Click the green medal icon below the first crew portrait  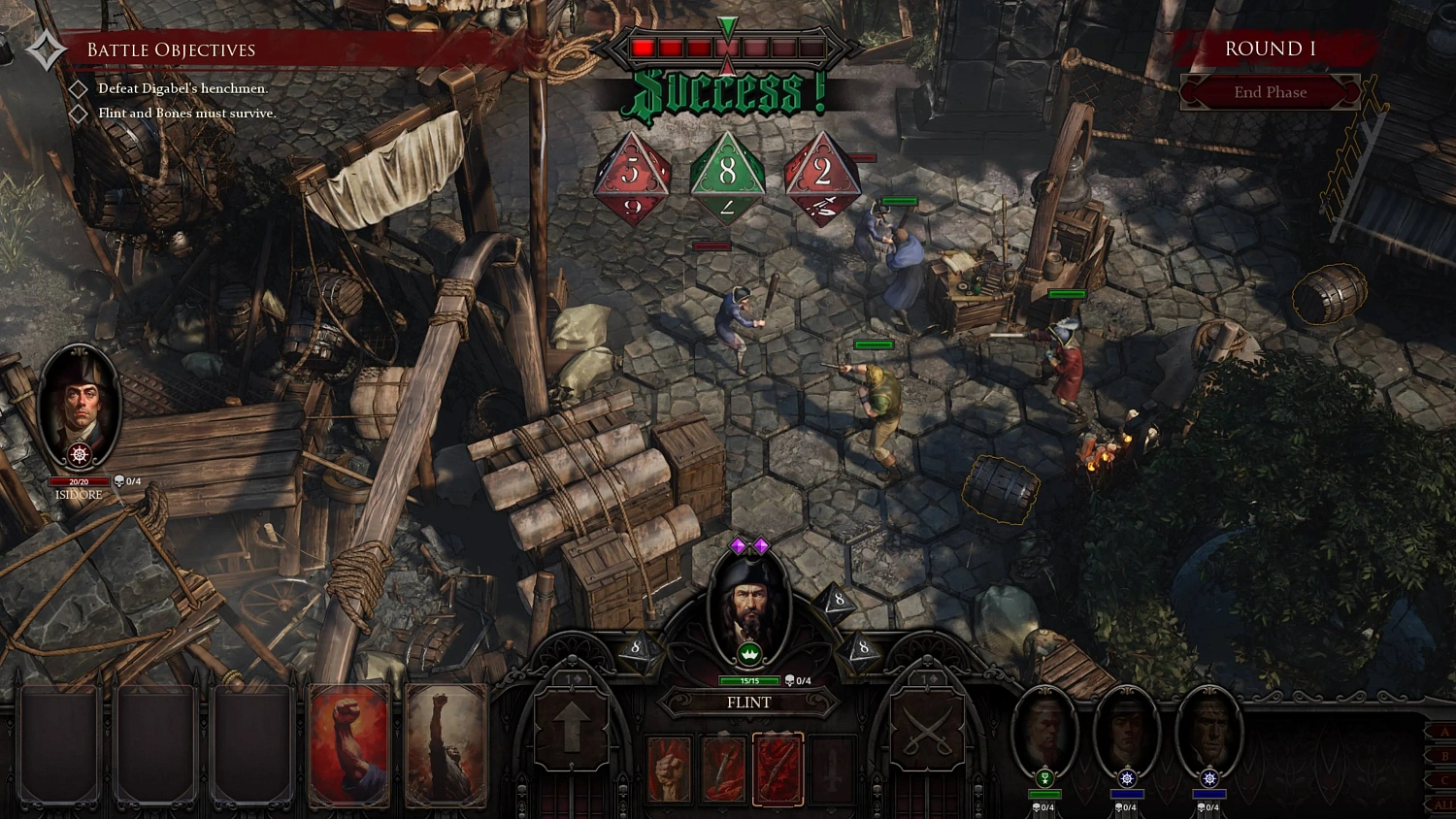coord(1044,776)
